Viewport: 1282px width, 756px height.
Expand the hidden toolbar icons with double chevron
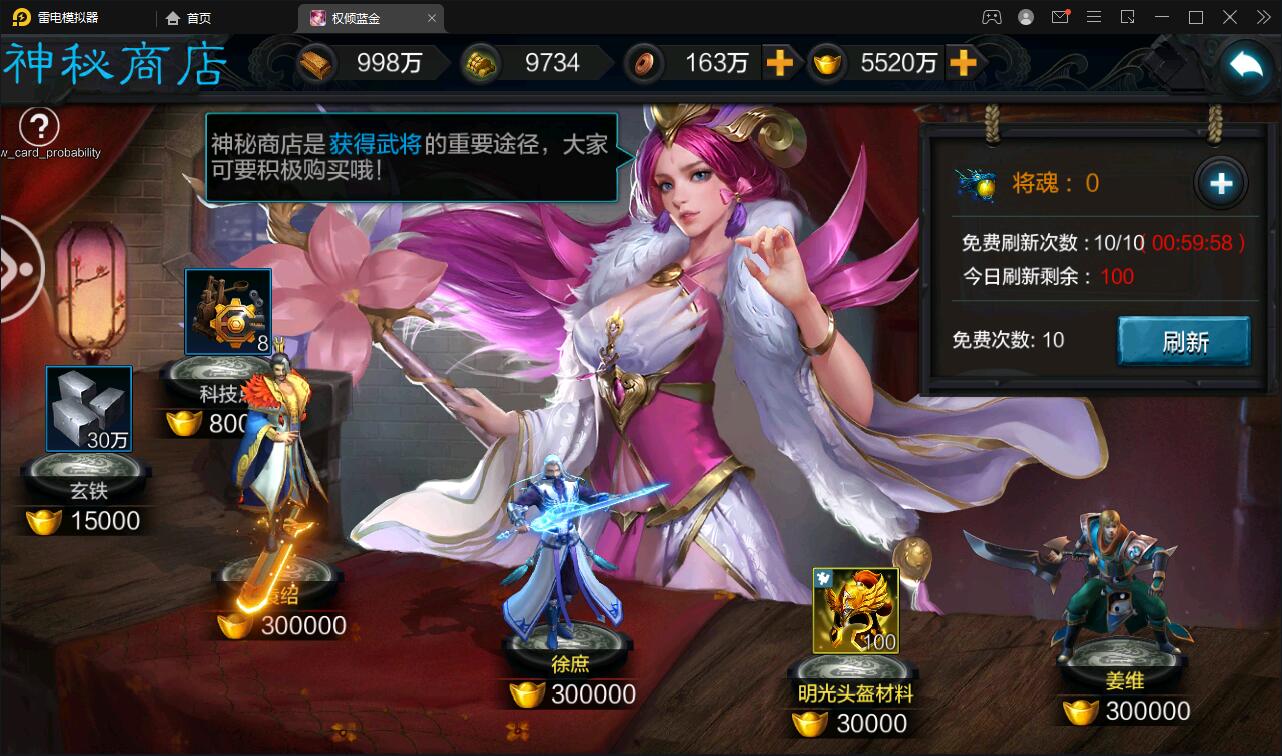point(1263,17)
